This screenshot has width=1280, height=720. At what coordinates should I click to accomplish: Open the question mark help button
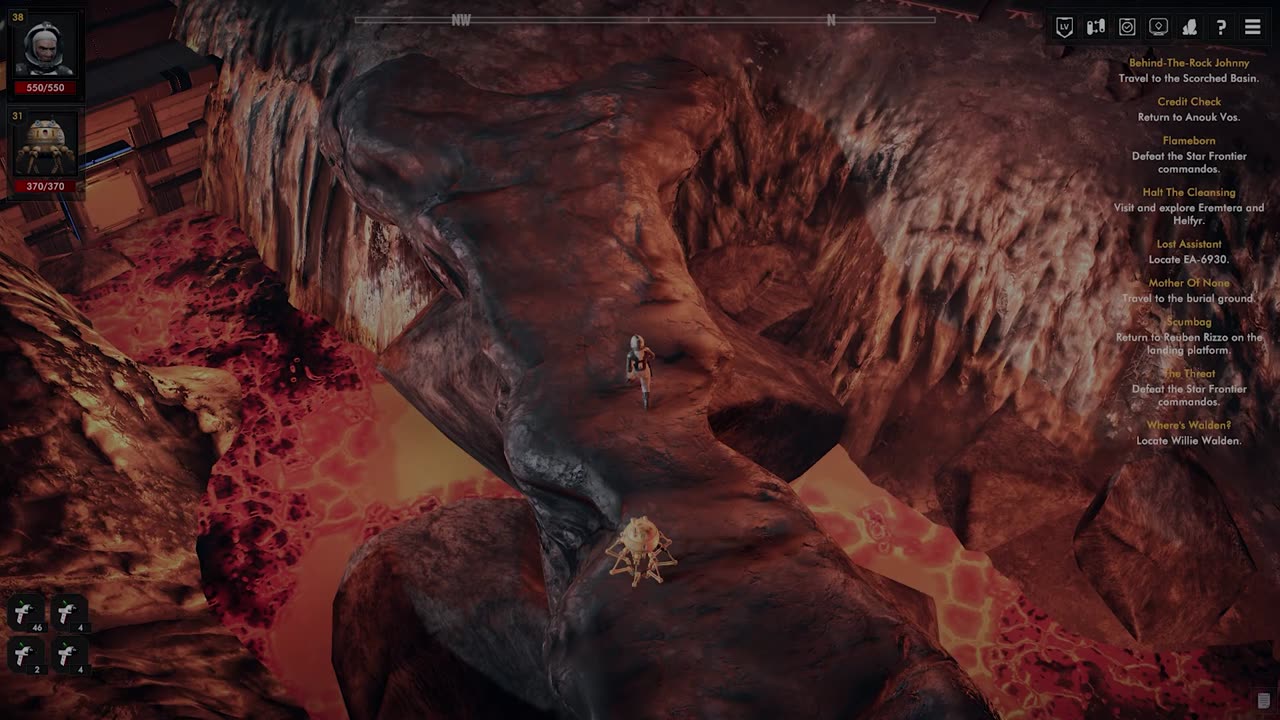click(x=1221, y=27)
